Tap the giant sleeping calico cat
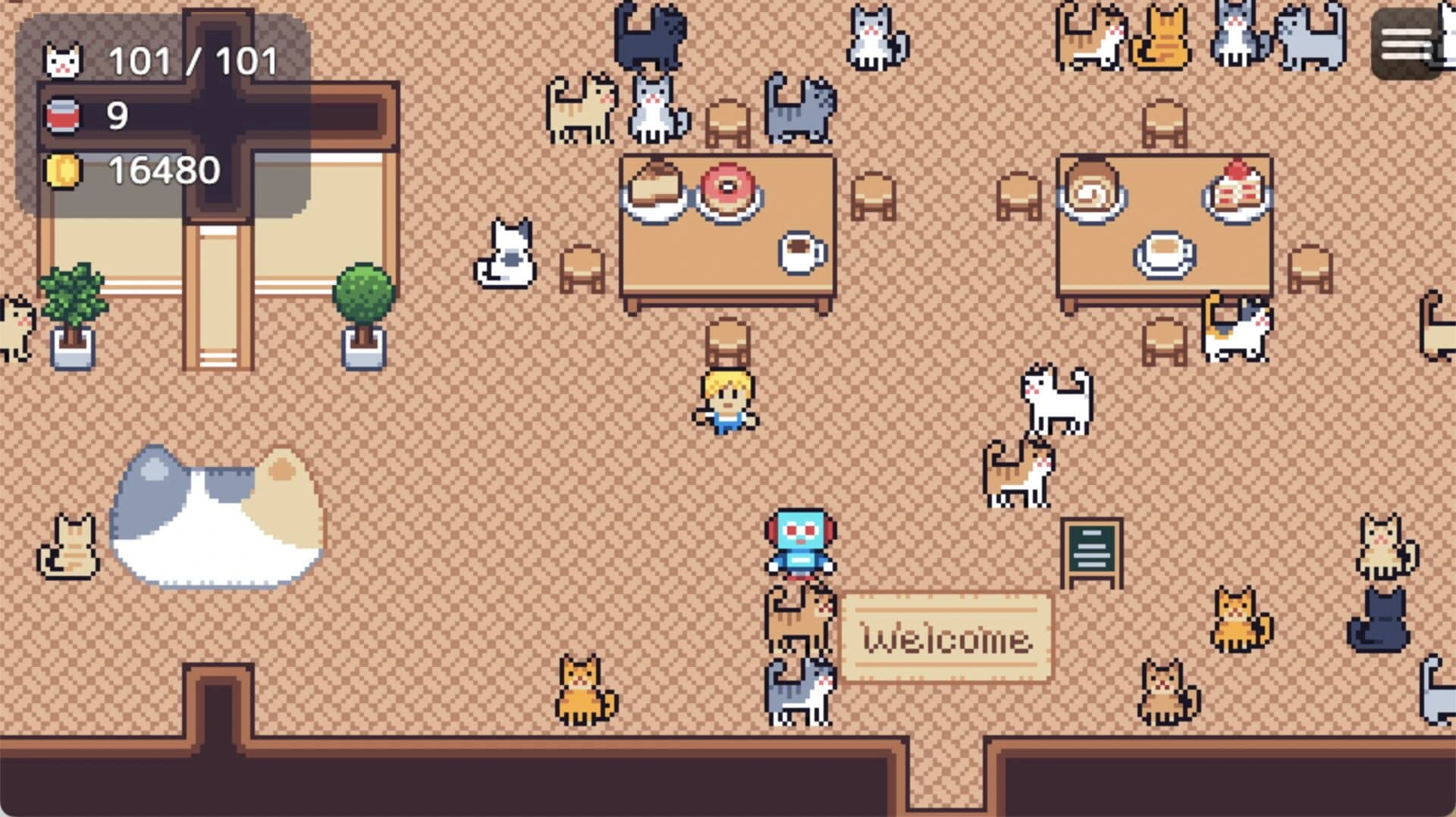The height and width of the screenshot is (817, 1456). pyautogui.click(x=220, y=523)
